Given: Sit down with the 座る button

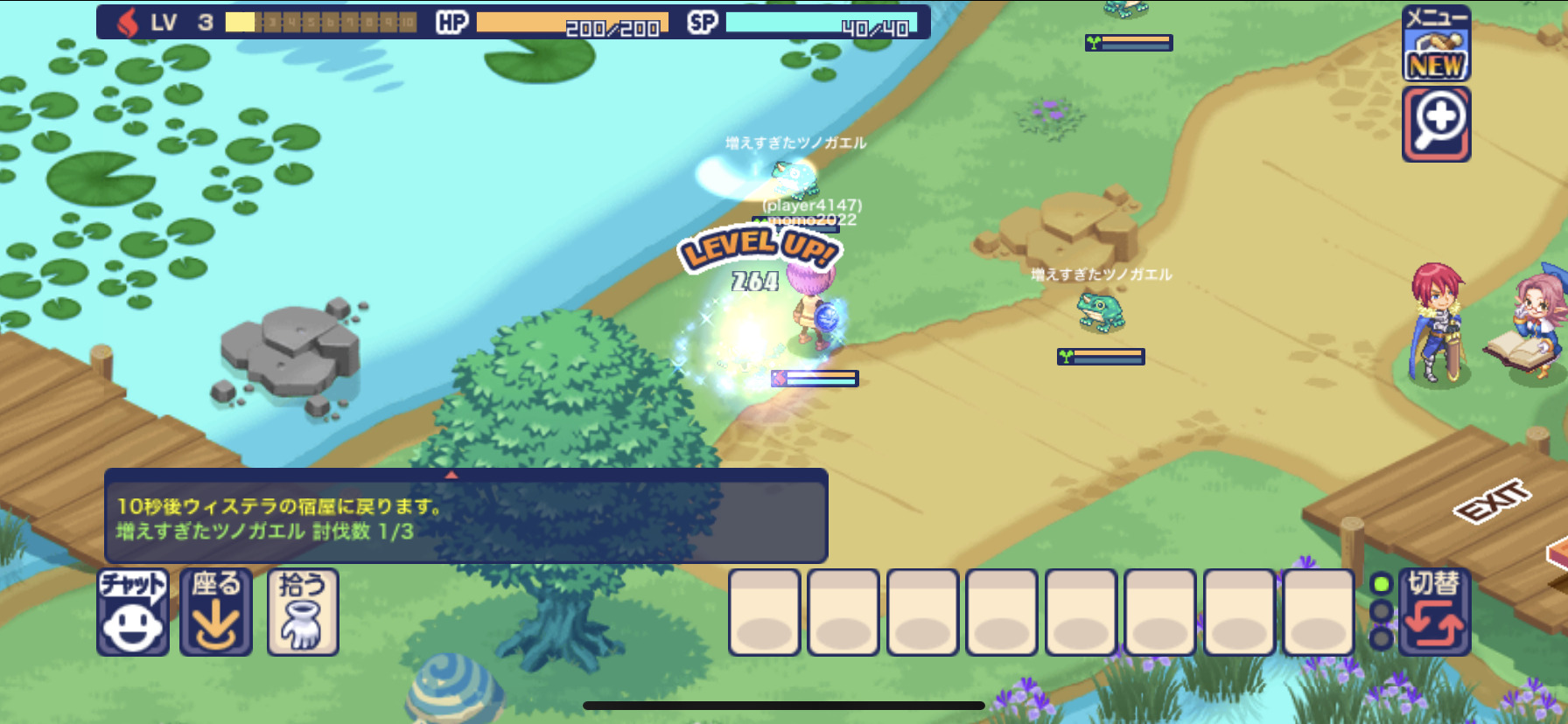Looking at the screenshot, I should coord(215,611).
